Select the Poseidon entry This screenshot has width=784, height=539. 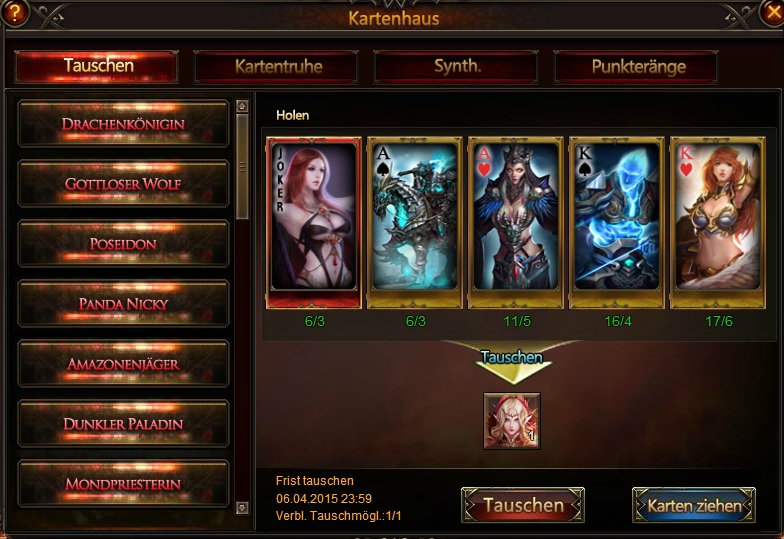123,244
